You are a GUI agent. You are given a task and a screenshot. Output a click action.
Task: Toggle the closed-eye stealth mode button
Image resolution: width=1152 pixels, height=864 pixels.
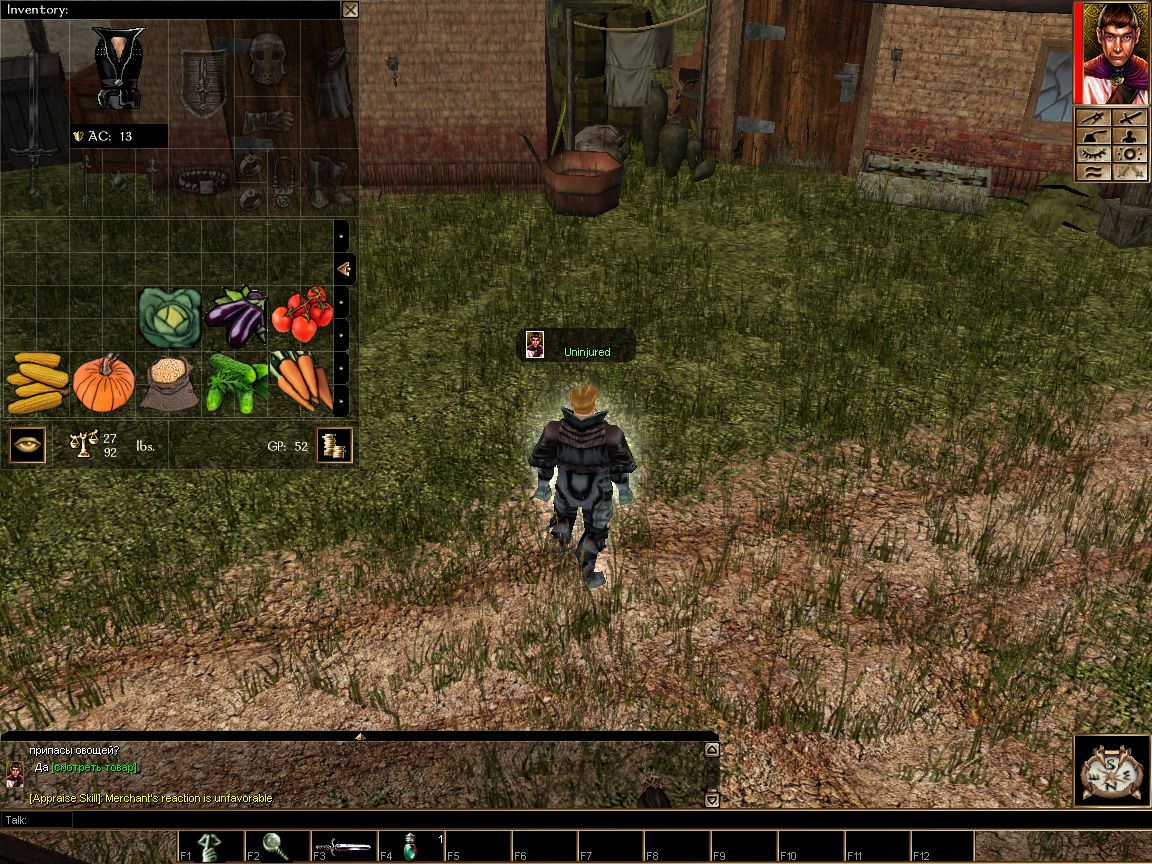(1095, 154)
